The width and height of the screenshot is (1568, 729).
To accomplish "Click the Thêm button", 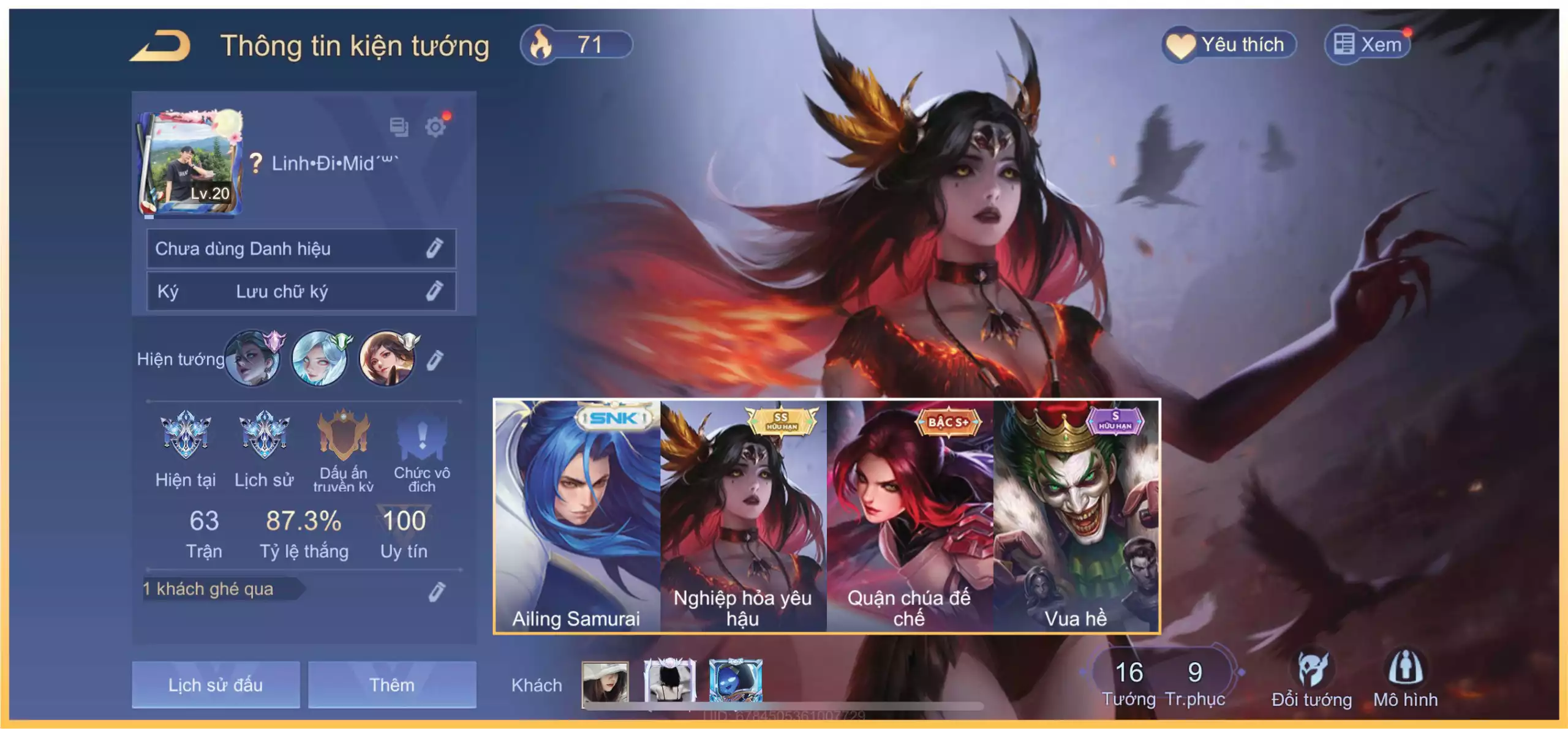I will 392,684.
